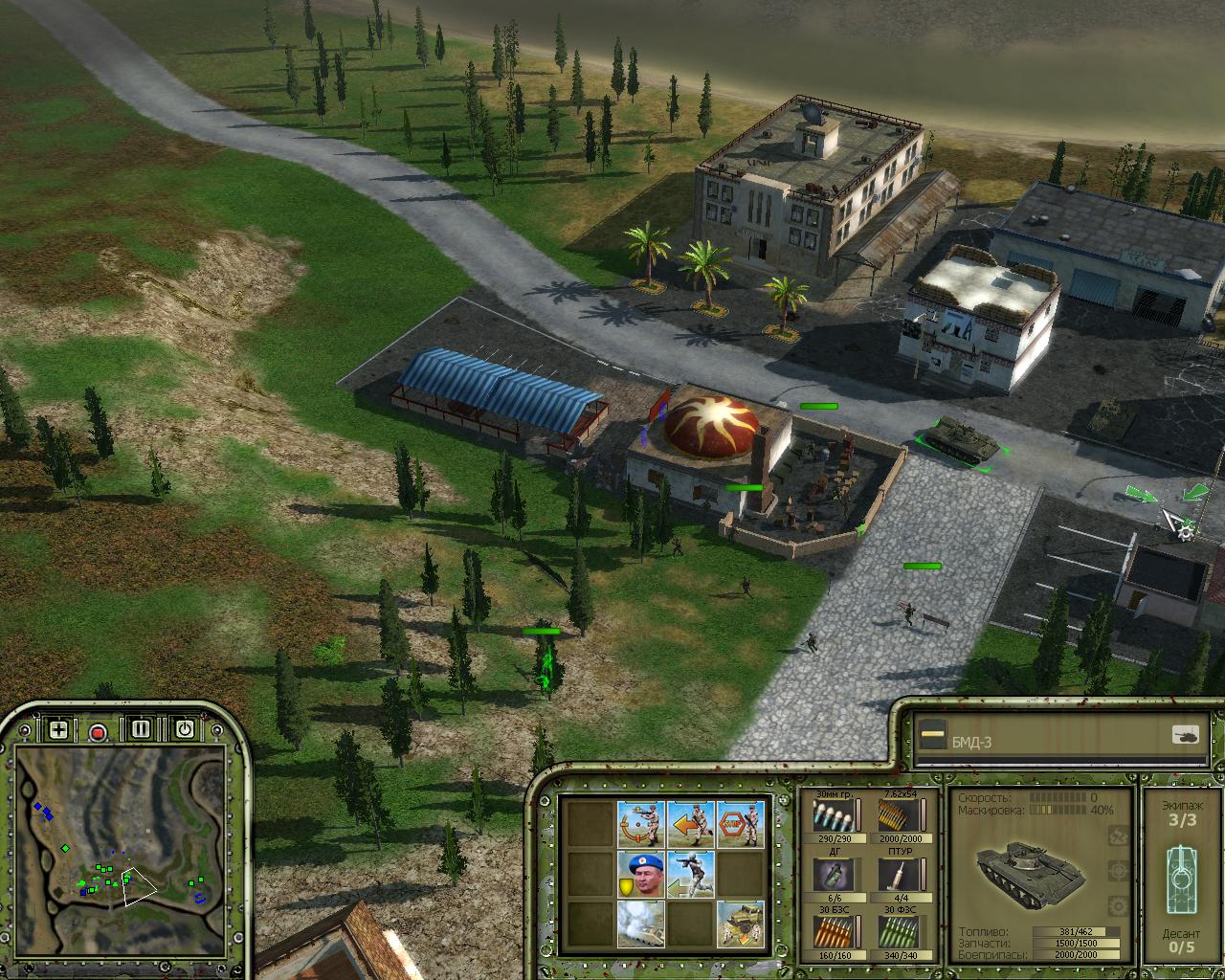The image size is (1225, 980).
Task: Activate the rotate/aim soldier command icon
Action: [641, 823]
